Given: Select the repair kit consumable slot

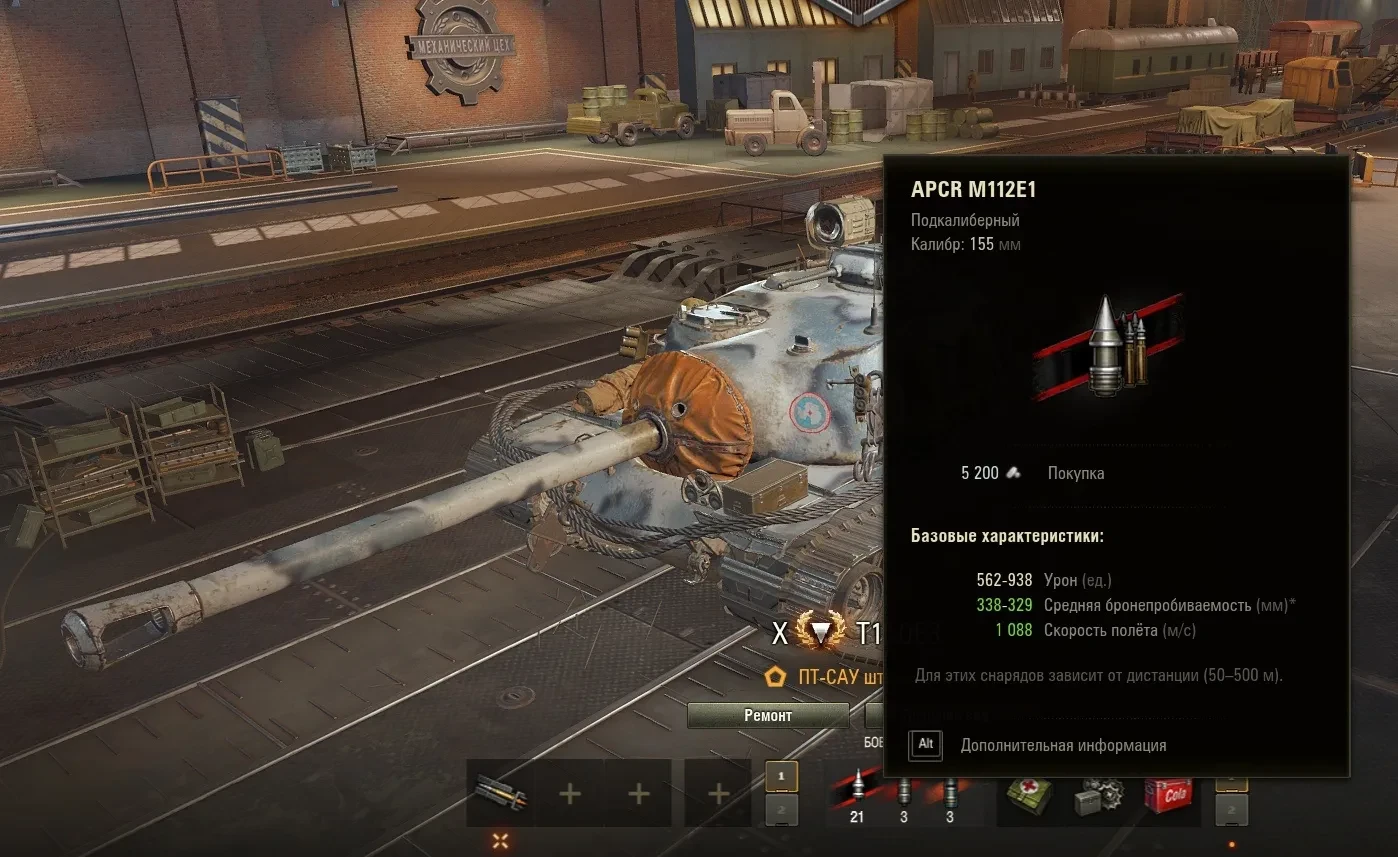Looking at the screenshot, I should (1099, 794).
